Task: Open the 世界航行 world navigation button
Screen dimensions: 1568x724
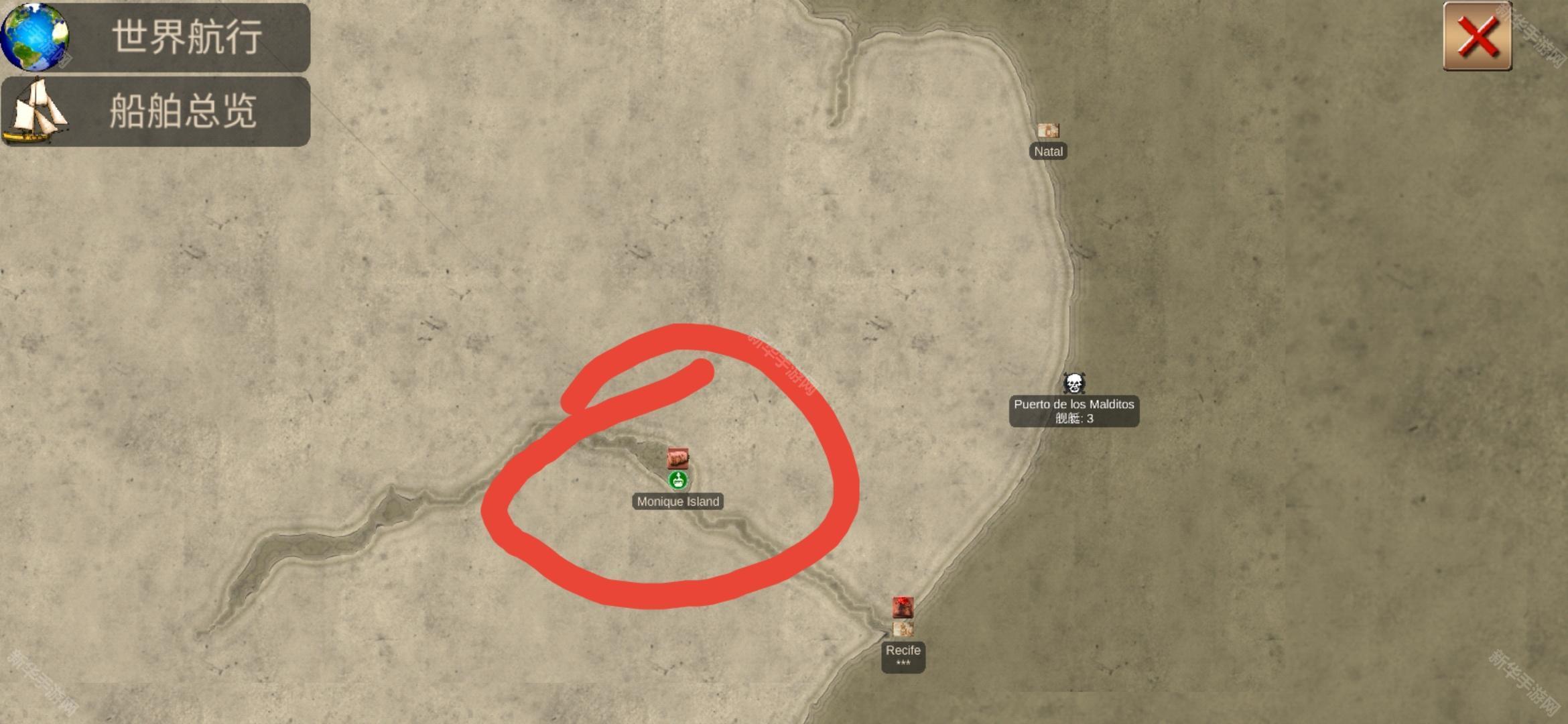Action: tap(155, 37)
